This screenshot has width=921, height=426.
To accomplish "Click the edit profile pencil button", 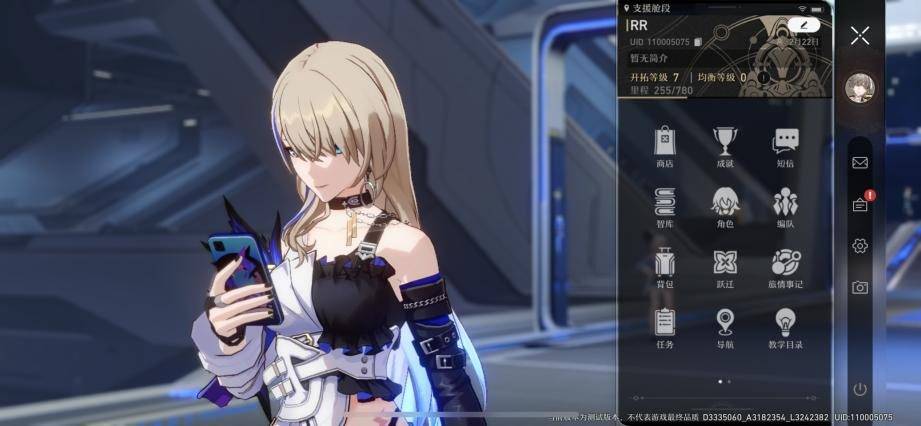I will tap(802, 24).
